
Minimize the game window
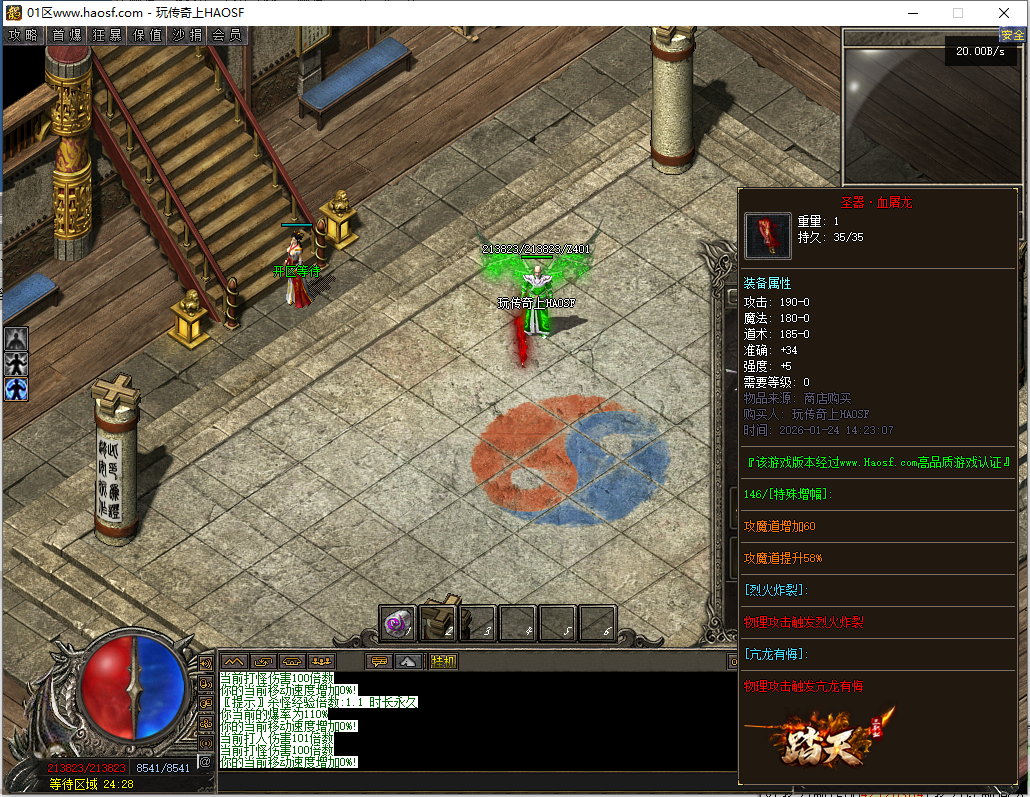coord(911,13)
